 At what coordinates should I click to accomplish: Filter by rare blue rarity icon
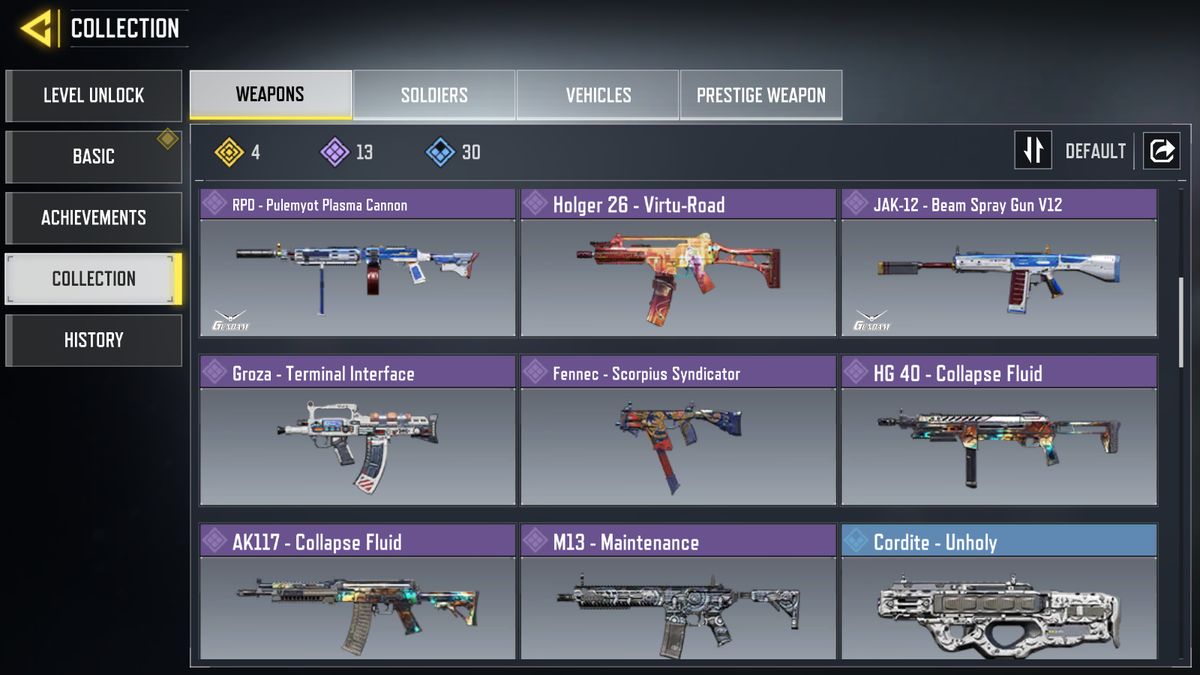pos(440,152)
